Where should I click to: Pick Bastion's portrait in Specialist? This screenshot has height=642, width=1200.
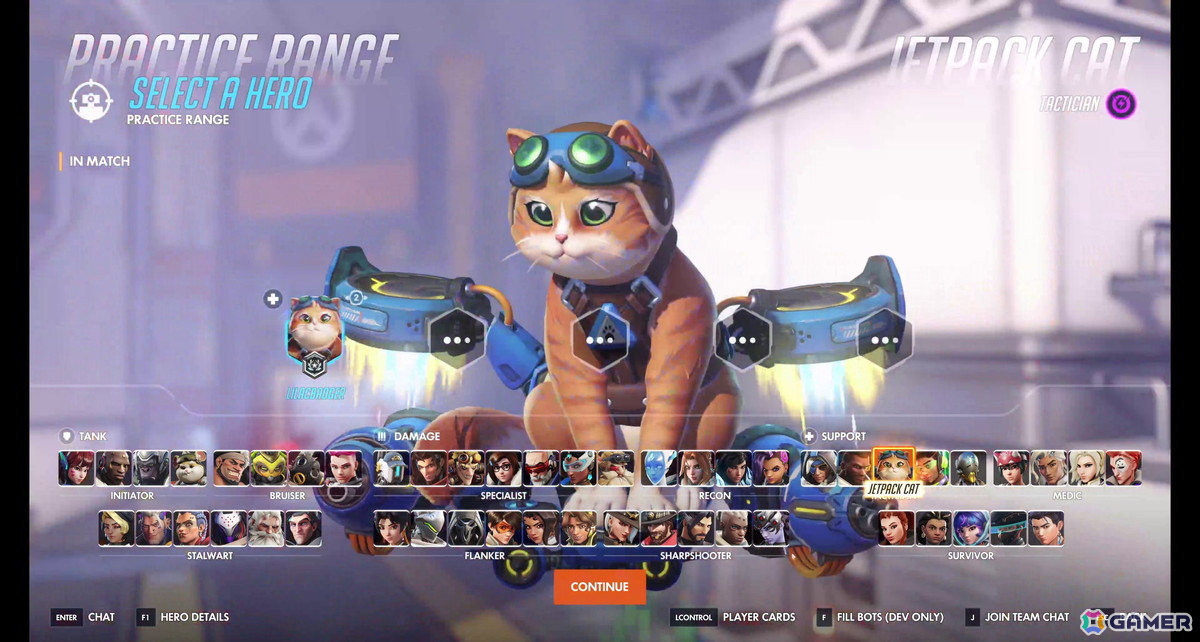pos(391,468)
